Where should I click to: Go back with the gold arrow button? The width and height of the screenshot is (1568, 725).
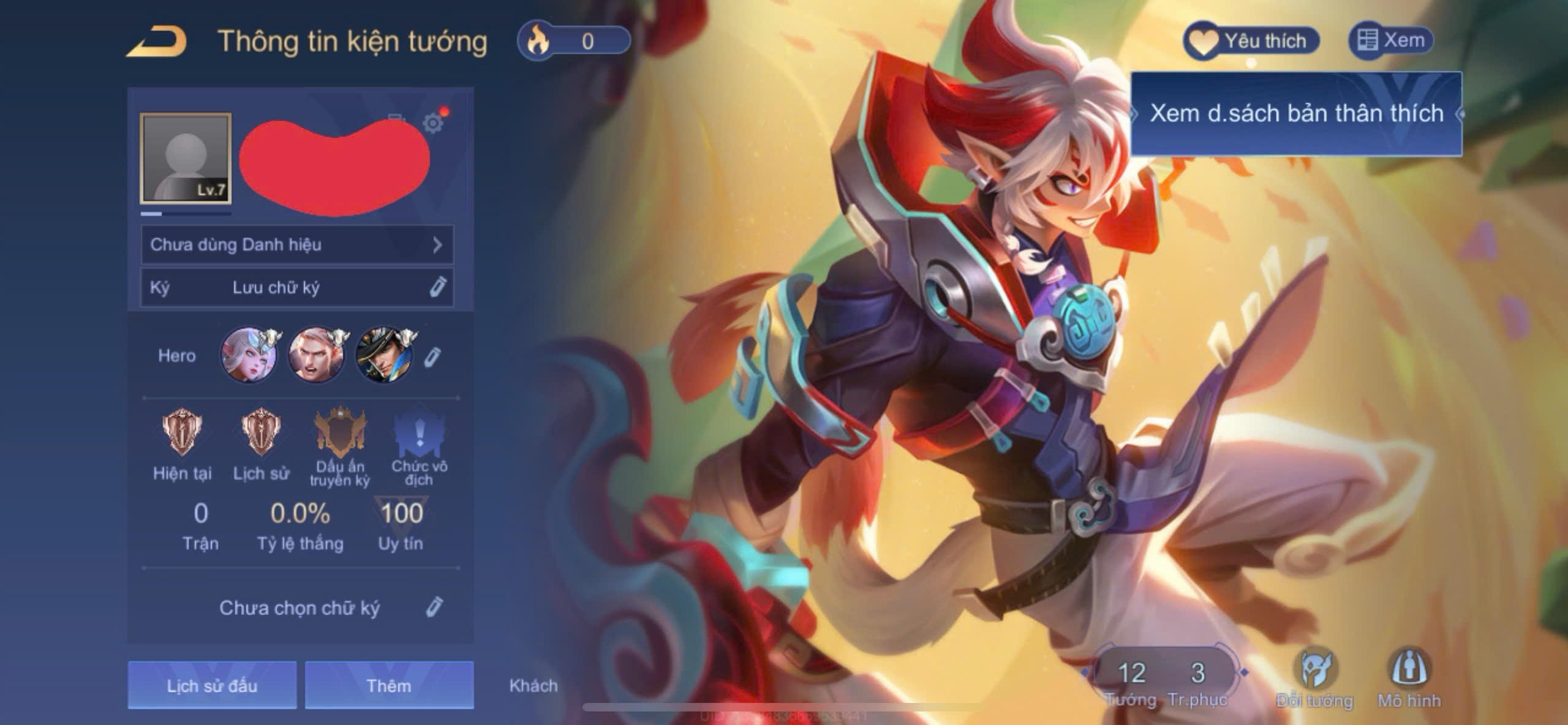(157, 42)
